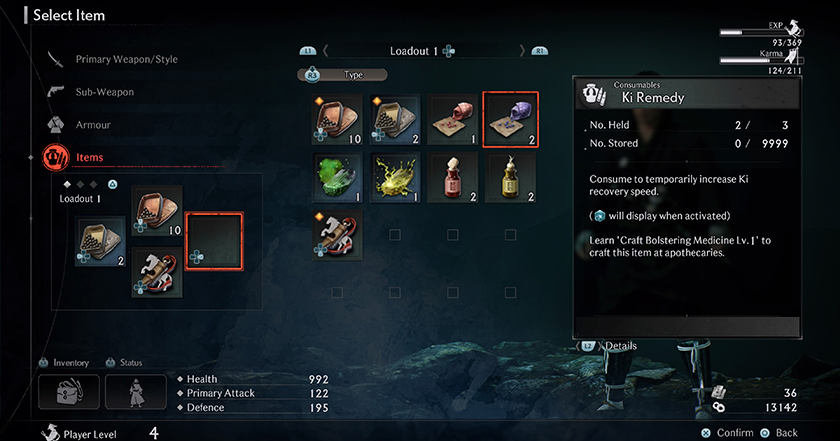Select the horse whistle loadout slot

(157, 272)
